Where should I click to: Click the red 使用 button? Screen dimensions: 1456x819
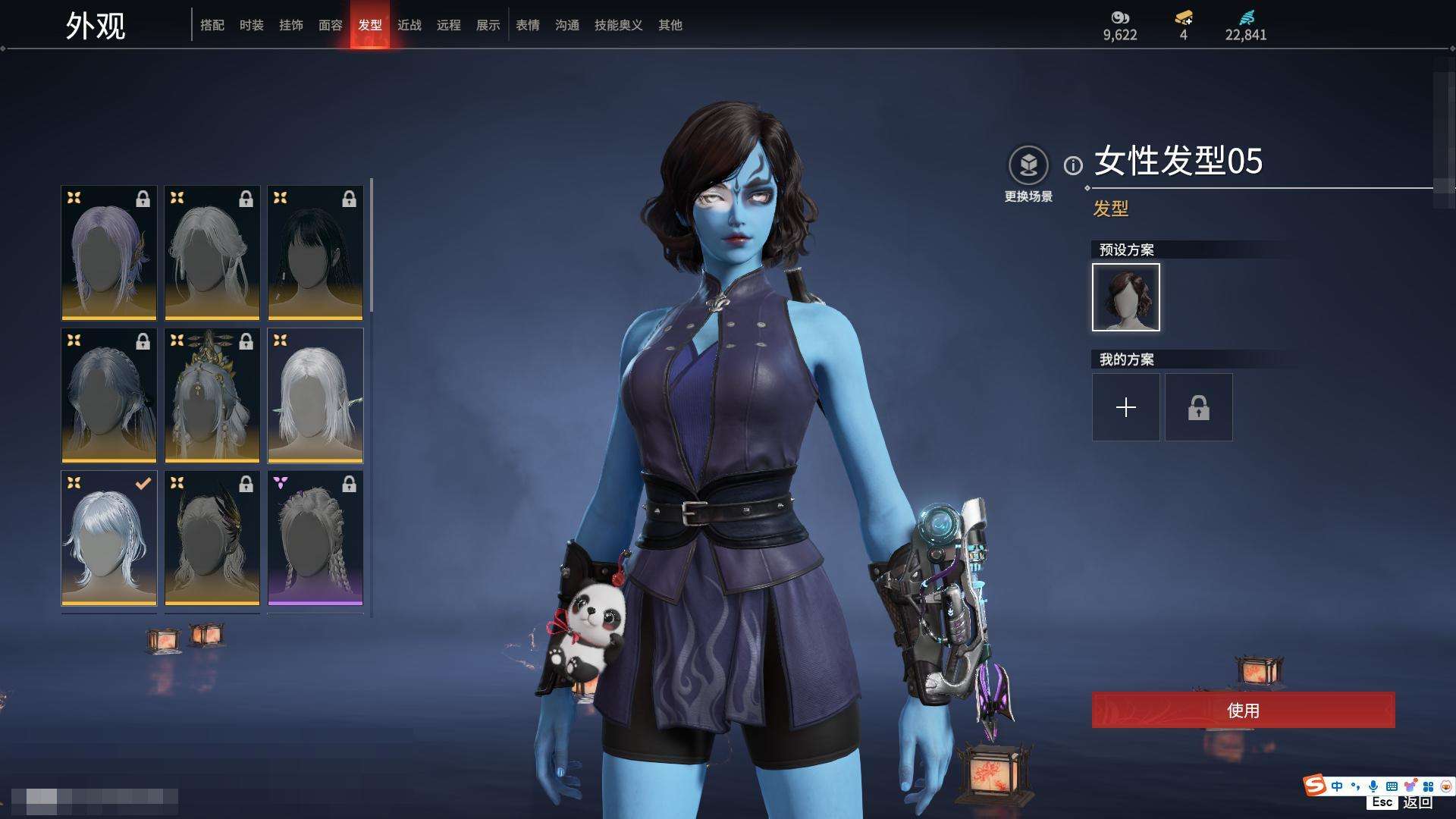point(1243,711)
